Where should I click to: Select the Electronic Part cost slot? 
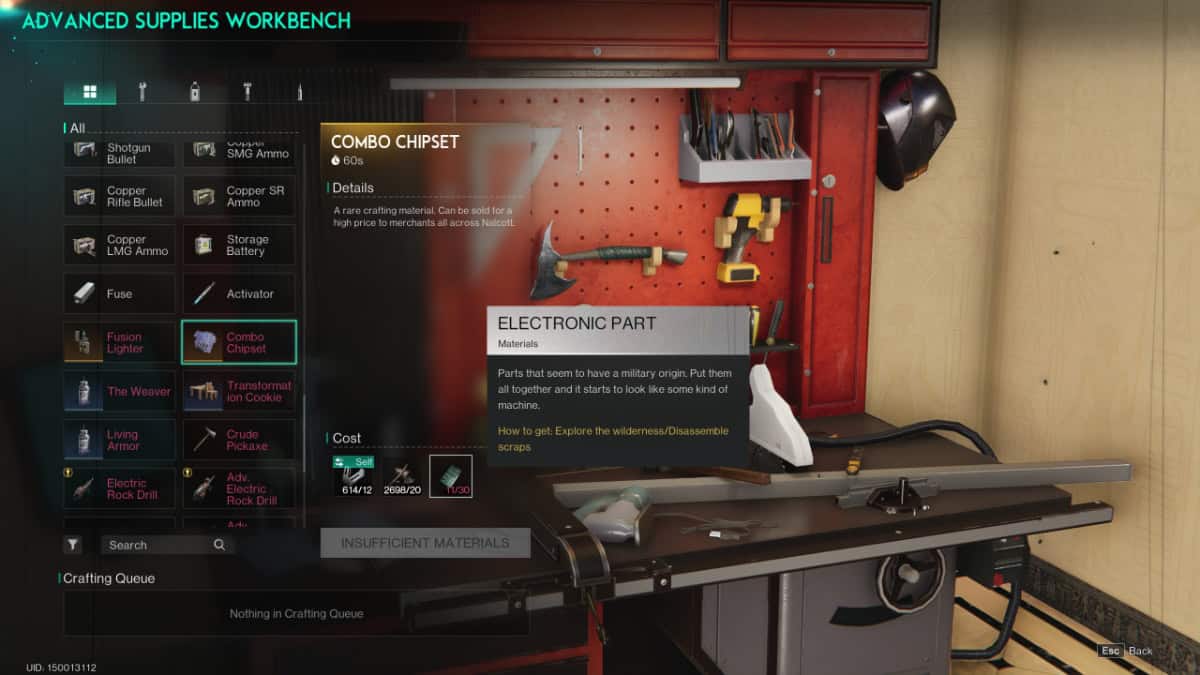coord(451,476)
